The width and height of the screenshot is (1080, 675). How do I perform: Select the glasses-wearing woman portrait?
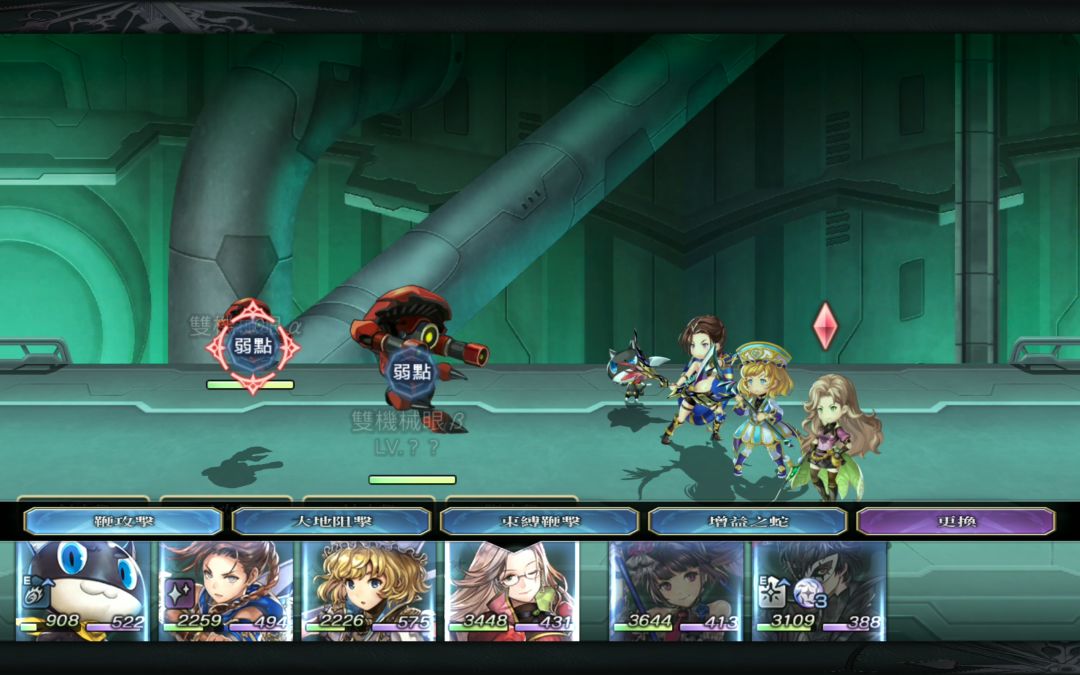512,590
